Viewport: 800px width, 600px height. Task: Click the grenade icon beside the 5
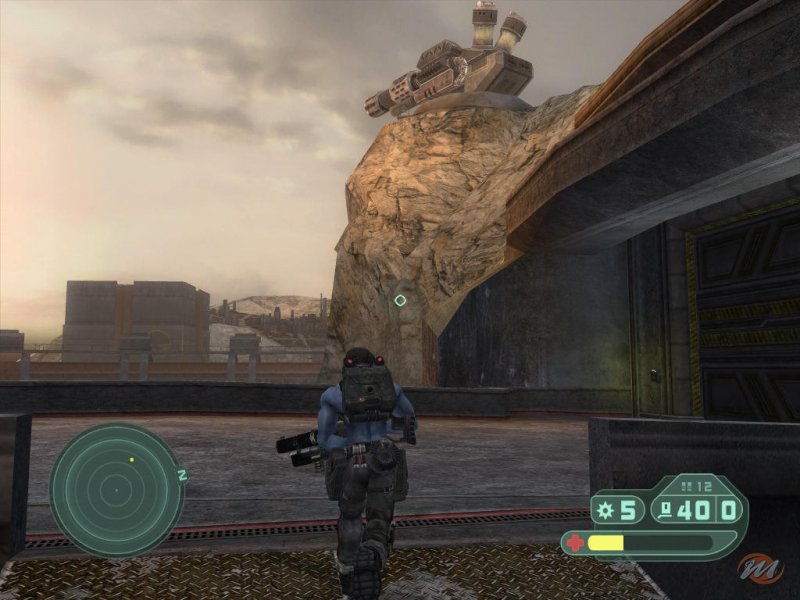point(605,511)
